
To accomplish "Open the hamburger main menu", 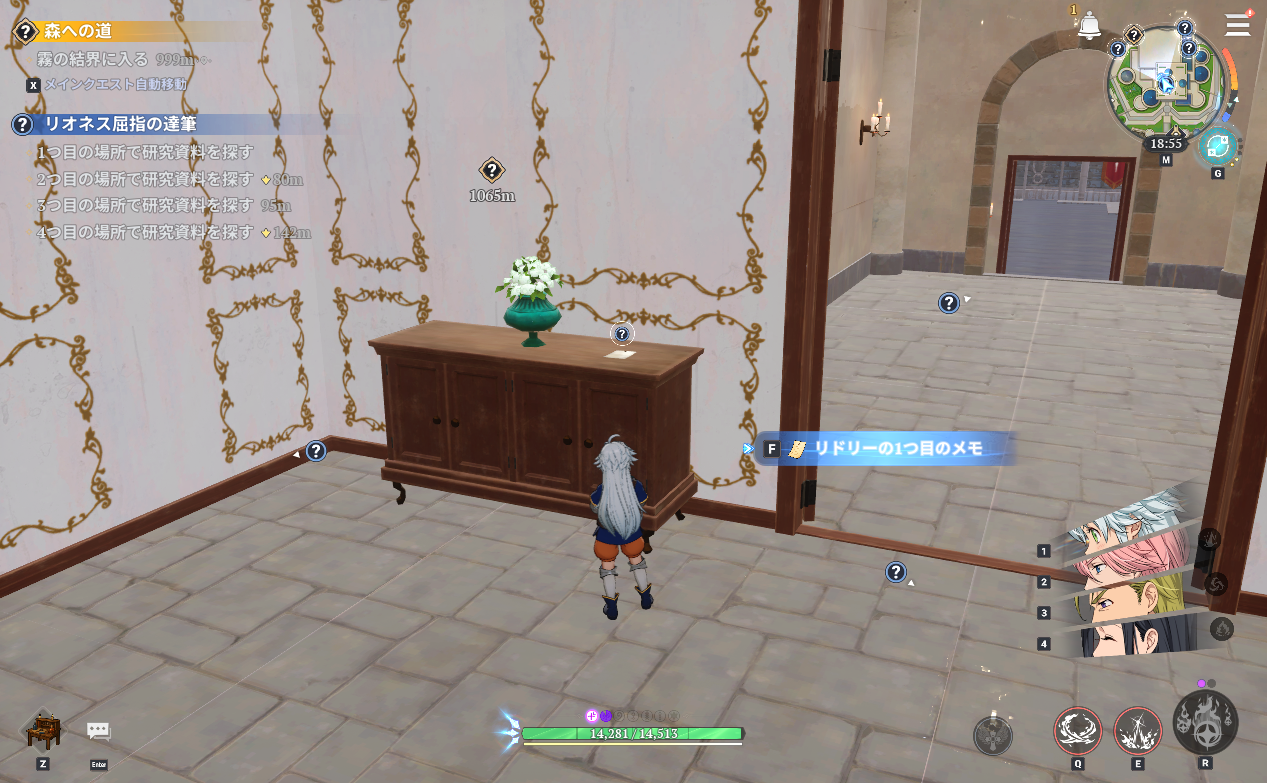I will (1237, 25).
